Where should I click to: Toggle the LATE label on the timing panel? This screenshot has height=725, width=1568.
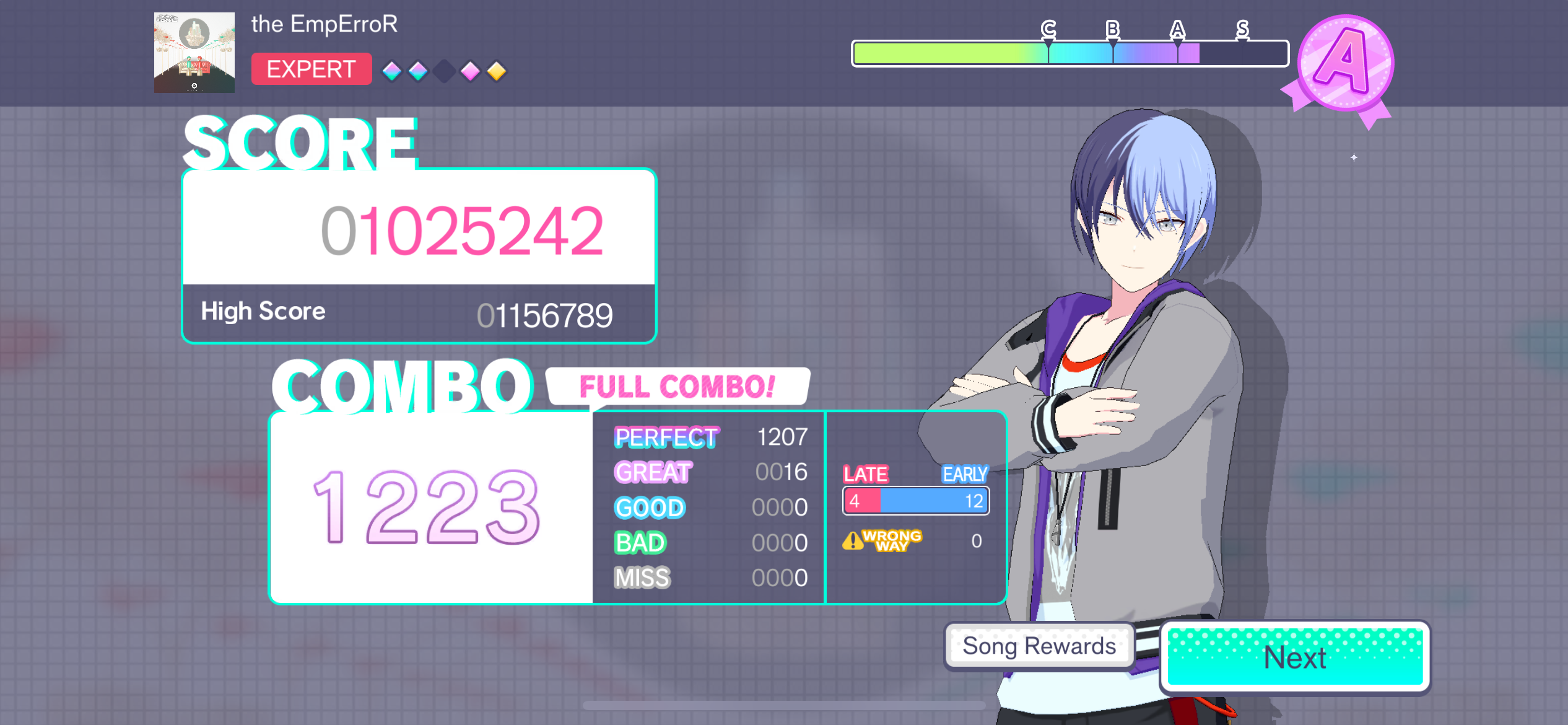866,474
